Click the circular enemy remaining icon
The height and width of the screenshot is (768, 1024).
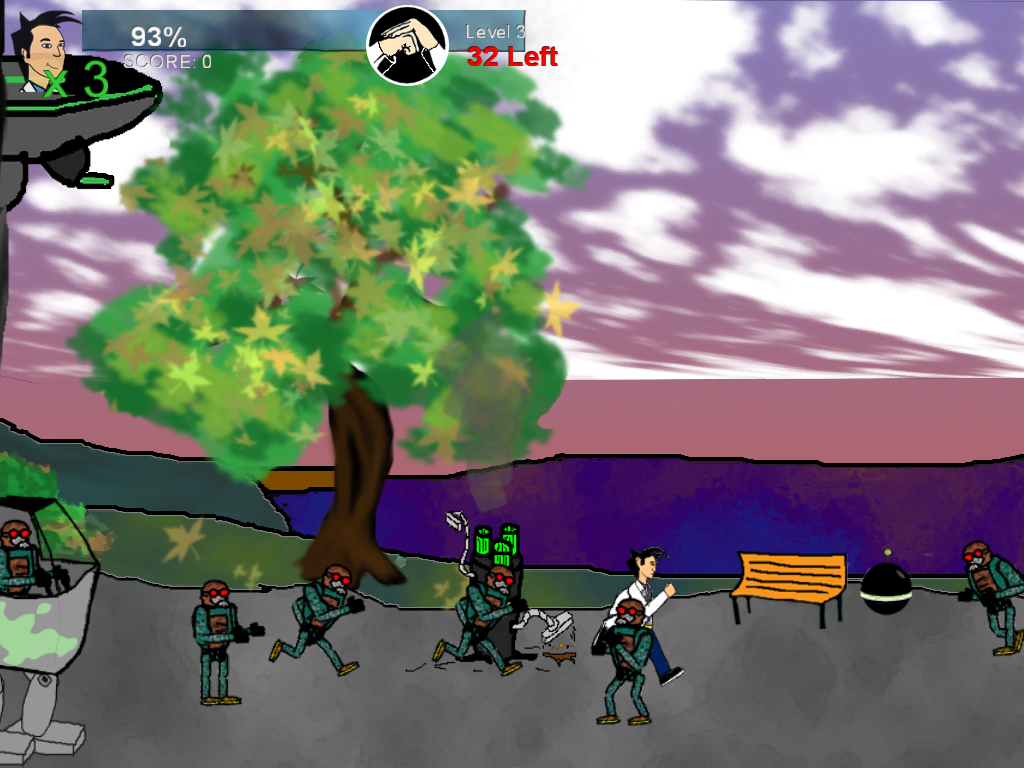click(407, 46)
